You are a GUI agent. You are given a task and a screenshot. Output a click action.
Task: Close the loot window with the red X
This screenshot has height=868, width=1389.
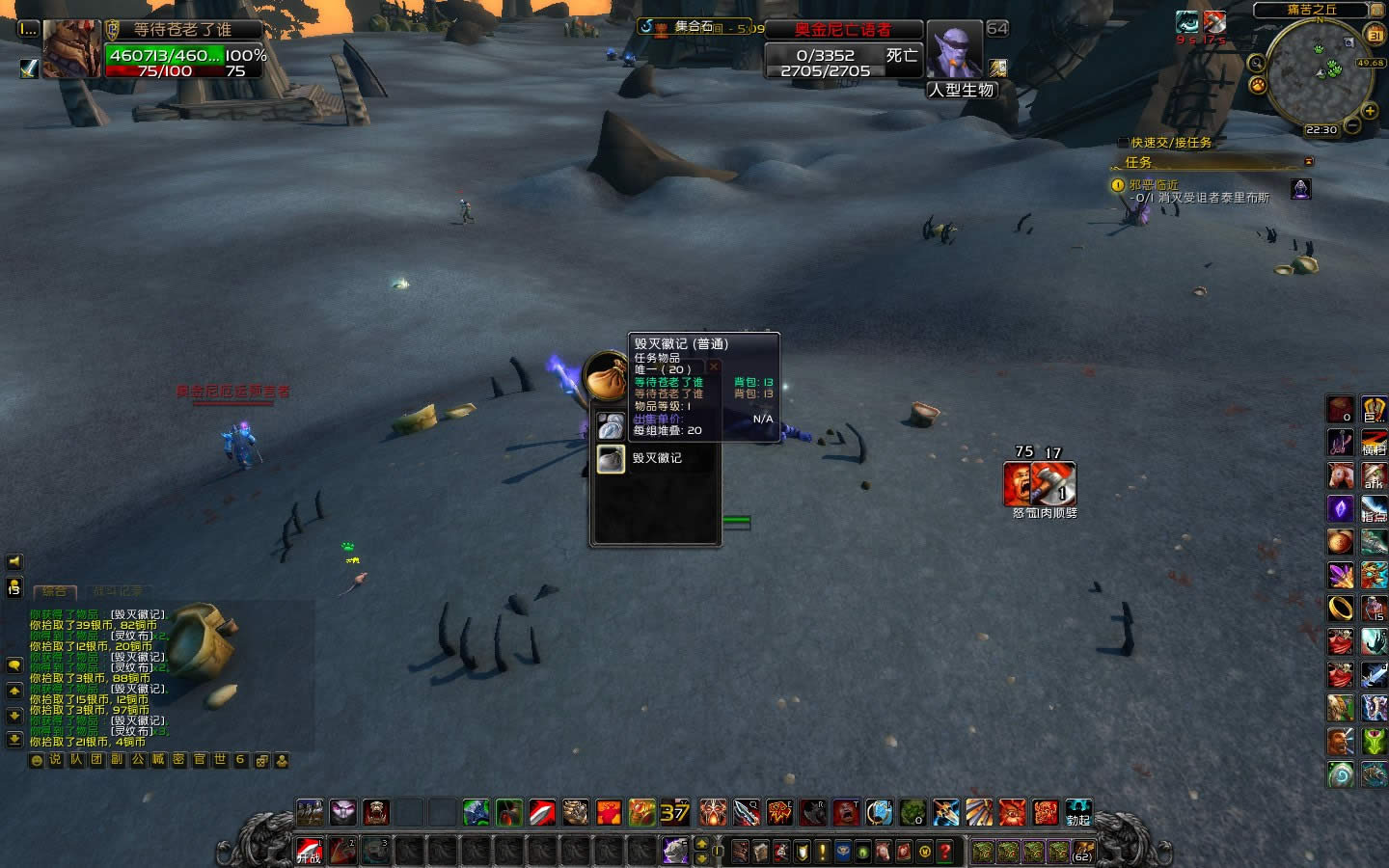pyautogui.click(x=714, y=366)
